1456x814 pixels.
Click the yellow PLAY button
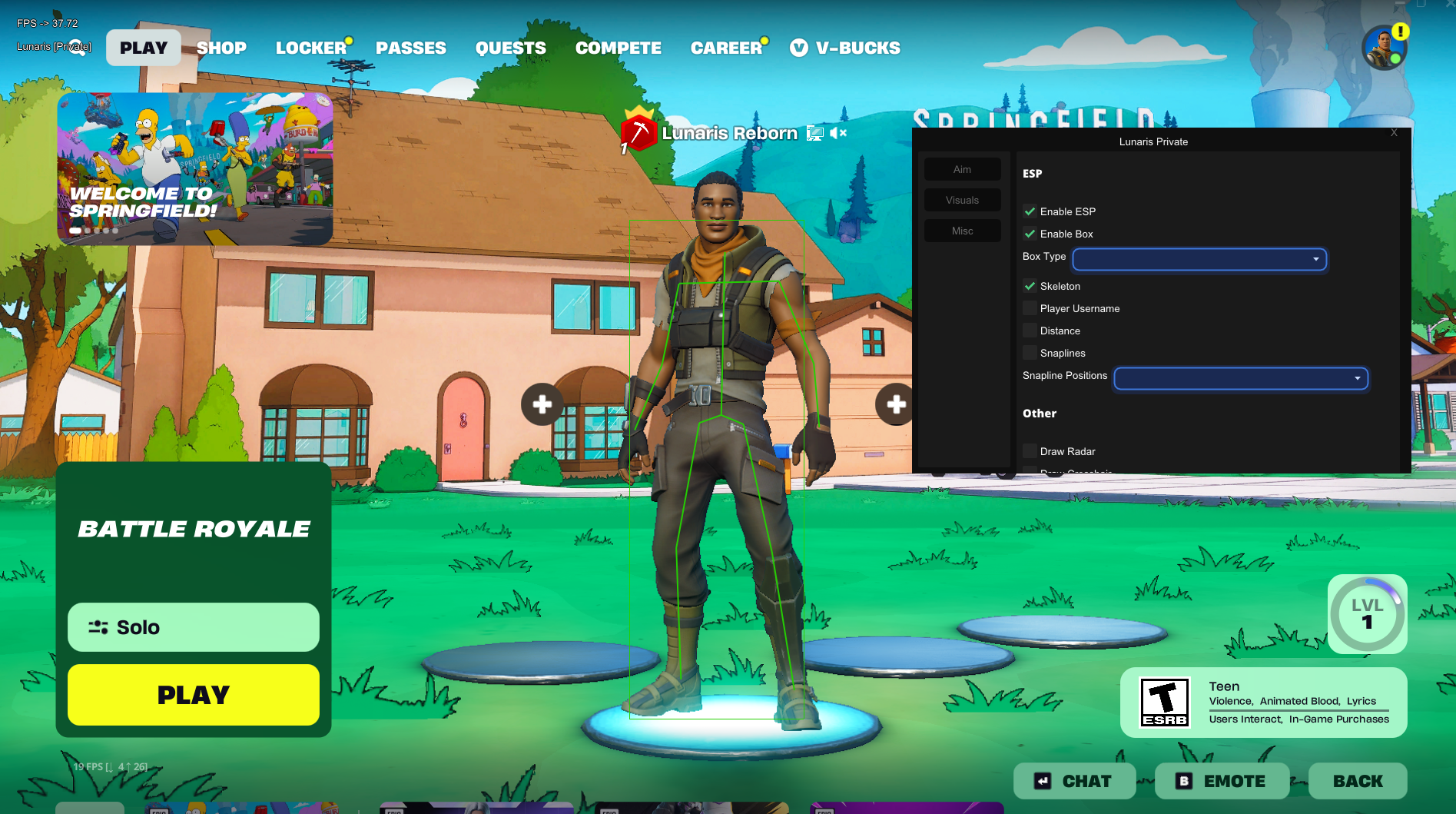(194, 695)
